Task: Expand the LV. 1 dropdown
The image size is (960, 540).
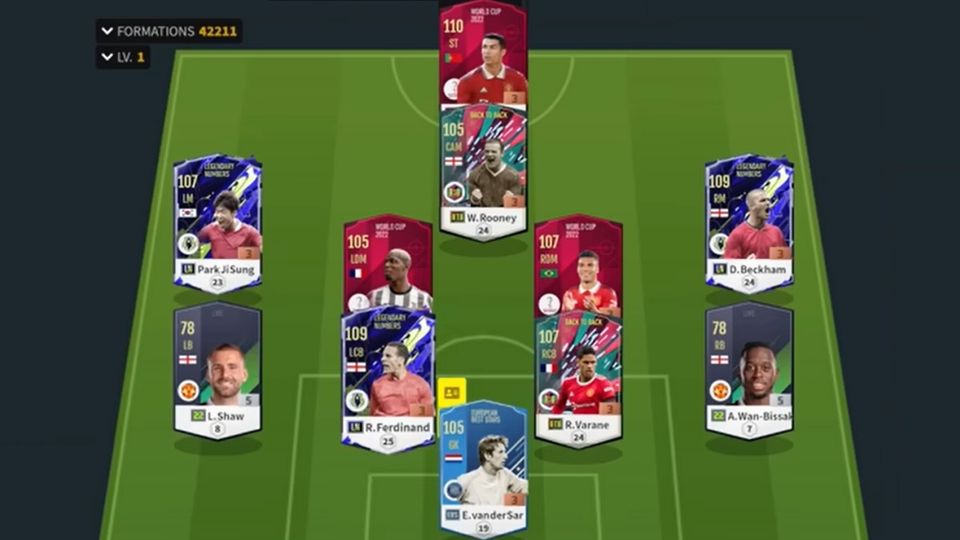Action: click(123, 57)
